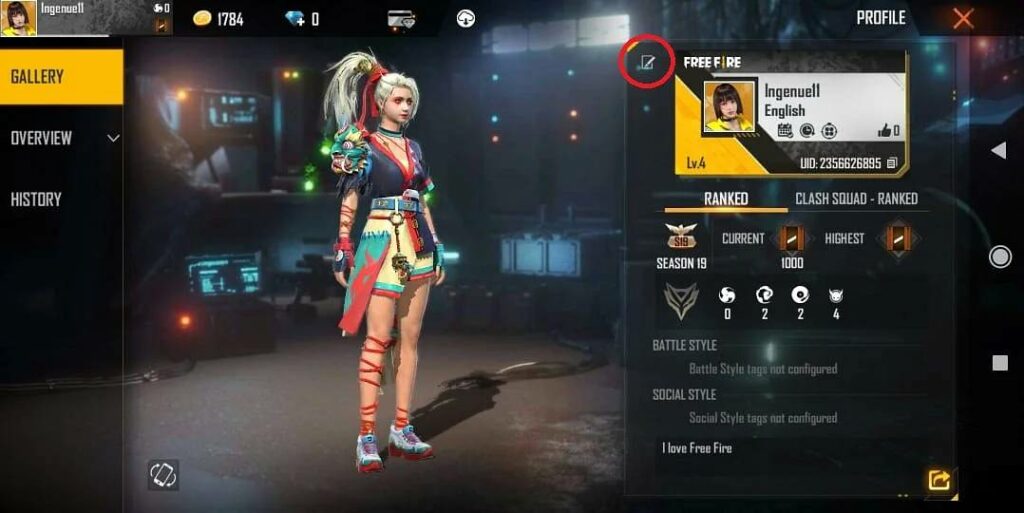
Task: Open the membership card icon in the top bar
Action: coord(402,18)
